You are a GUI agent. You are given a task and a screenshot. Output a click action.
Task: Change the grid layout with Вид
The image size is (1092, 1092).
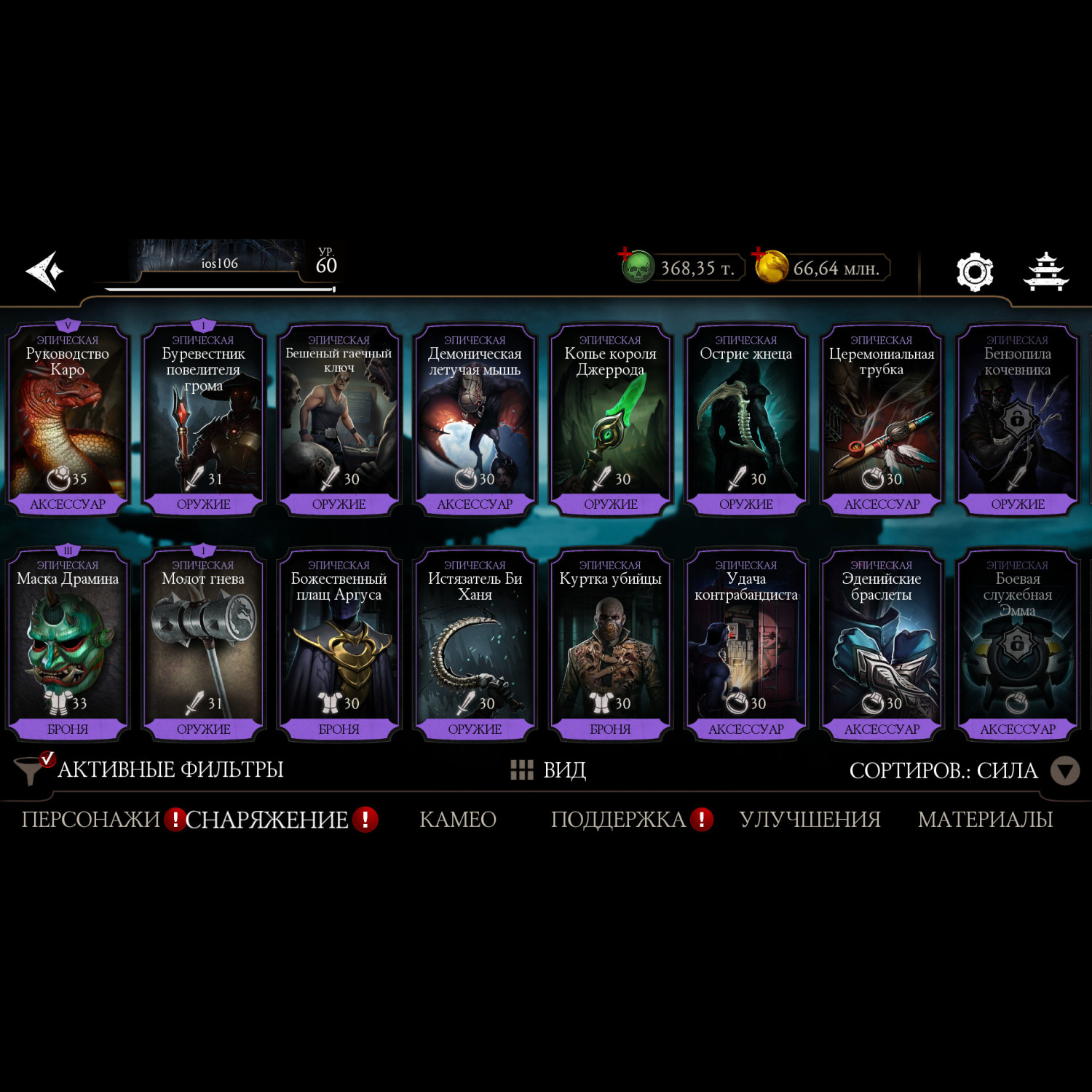(549, 769)
